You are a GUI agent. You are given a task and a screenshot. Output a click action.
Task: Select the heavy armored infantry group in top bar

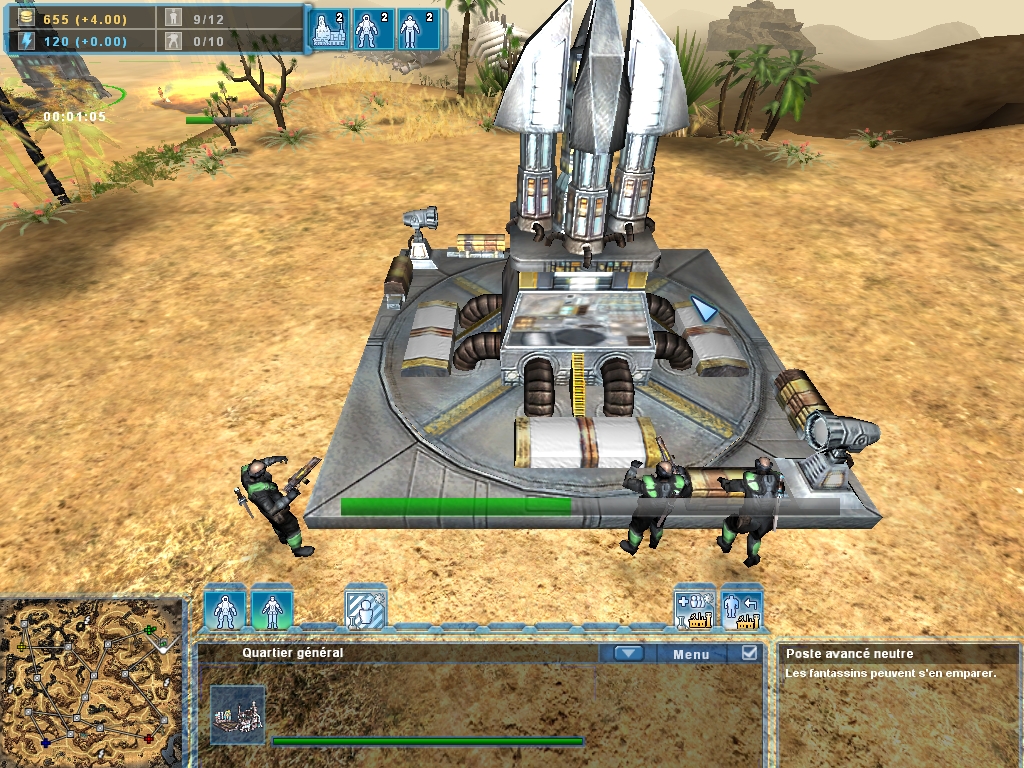point(374,29)
